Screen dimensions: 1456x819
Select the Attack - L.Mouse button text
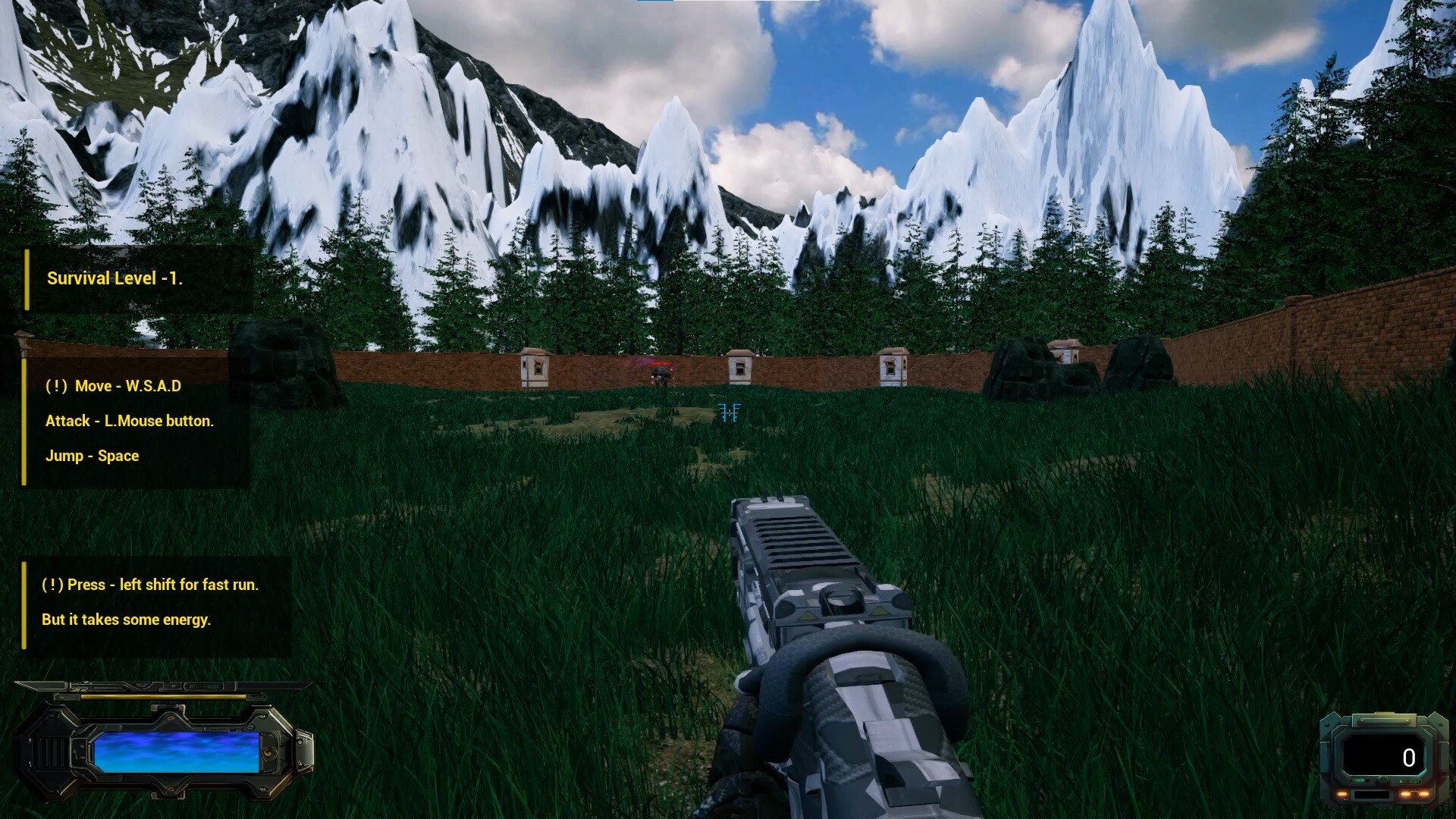pos(130,420)
